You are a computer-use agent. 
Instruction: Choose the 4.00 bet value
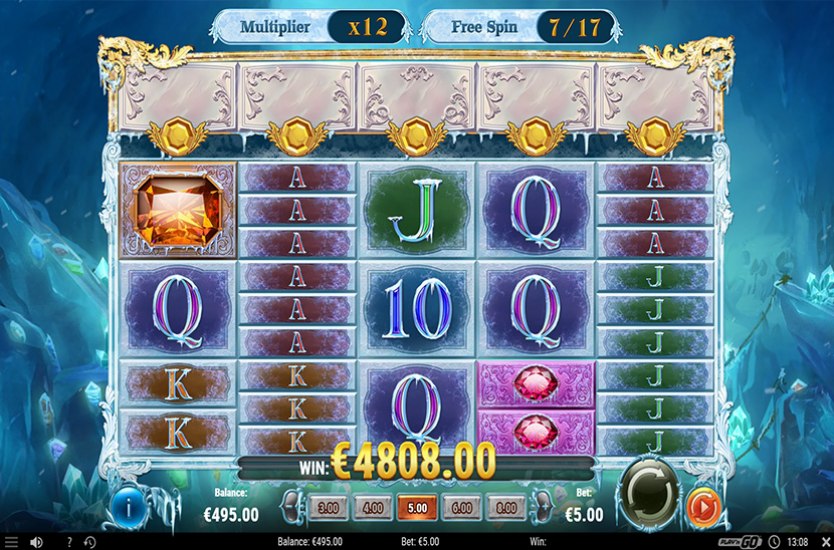[372, 508]
